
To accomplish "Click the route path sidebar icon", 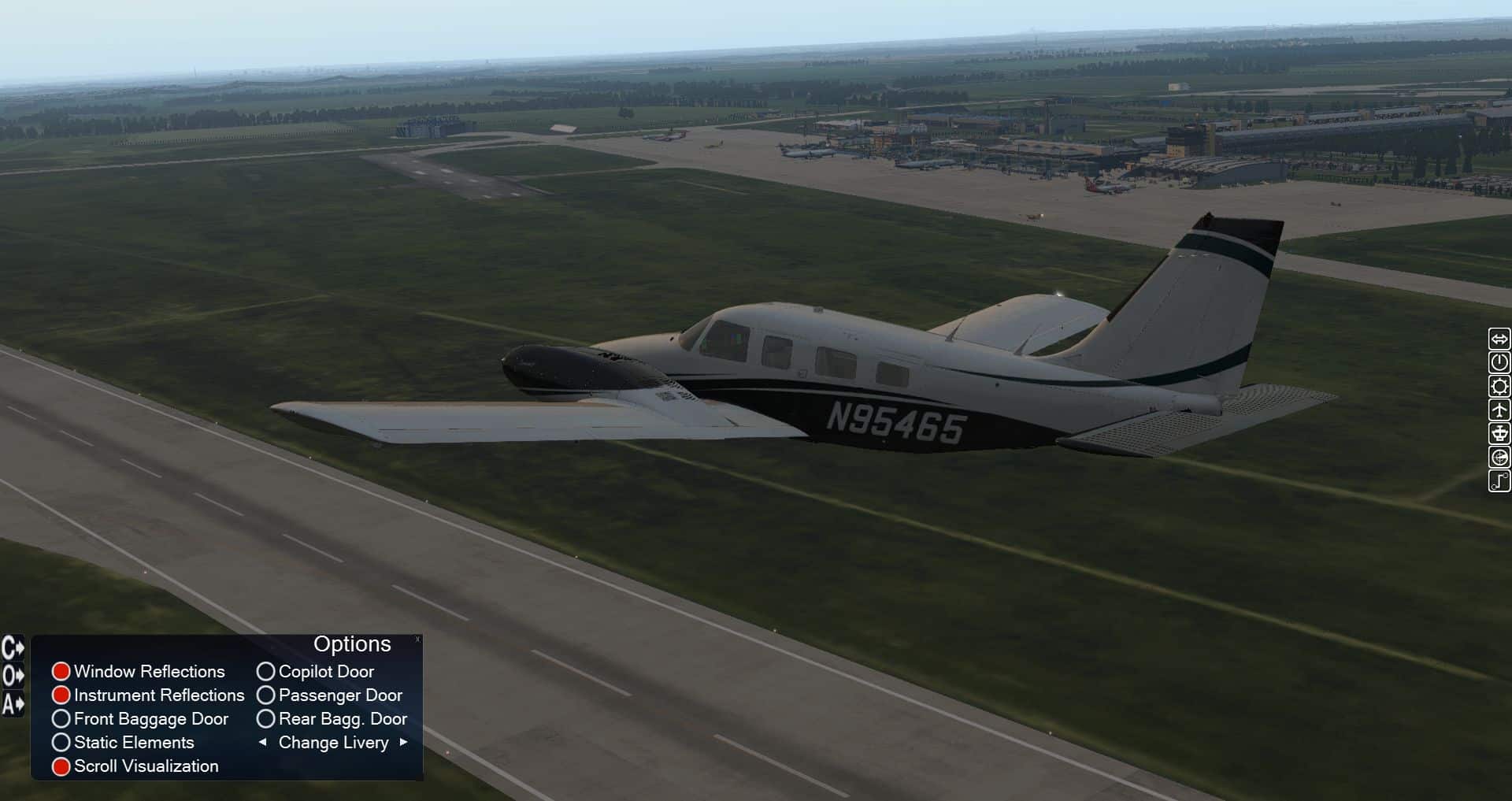I will click(x=1499, y=480).
